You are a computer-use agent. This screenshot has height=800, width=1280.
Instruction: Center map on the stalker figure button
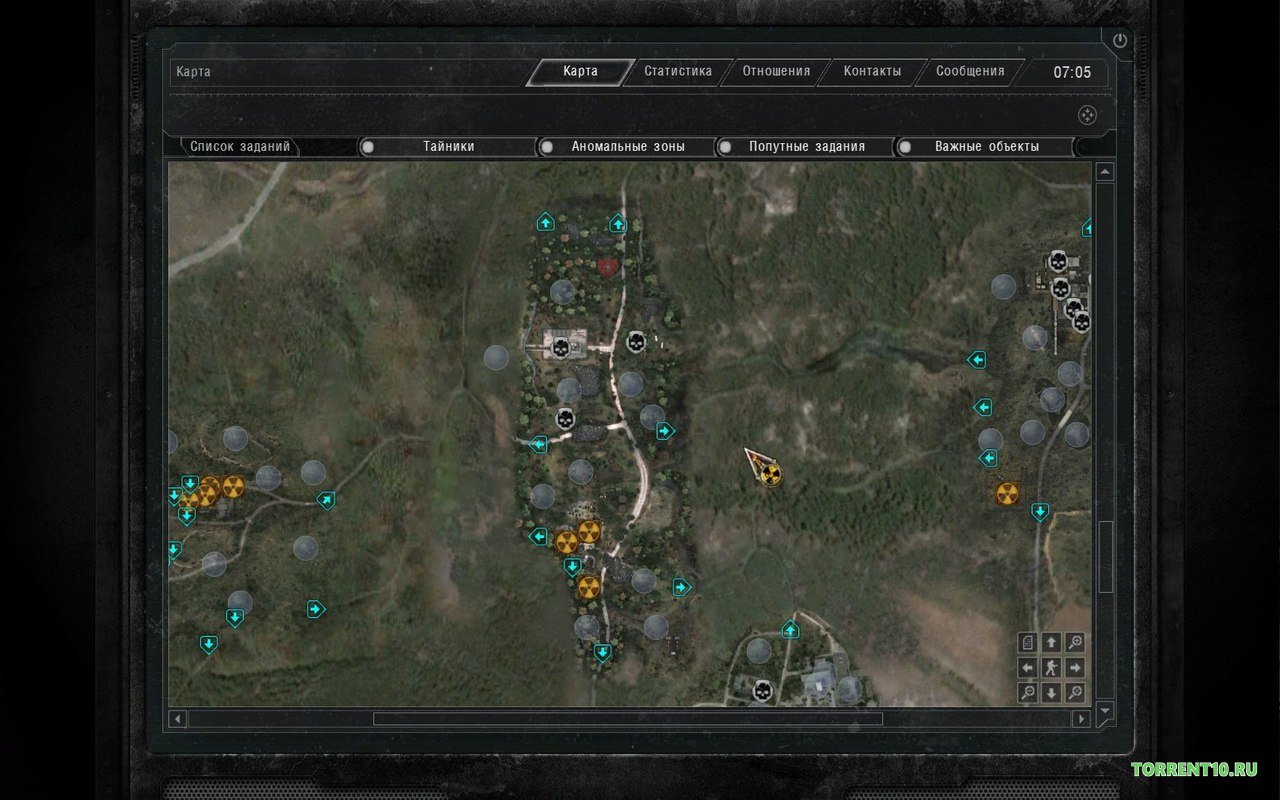click(x=1051, y=668)
